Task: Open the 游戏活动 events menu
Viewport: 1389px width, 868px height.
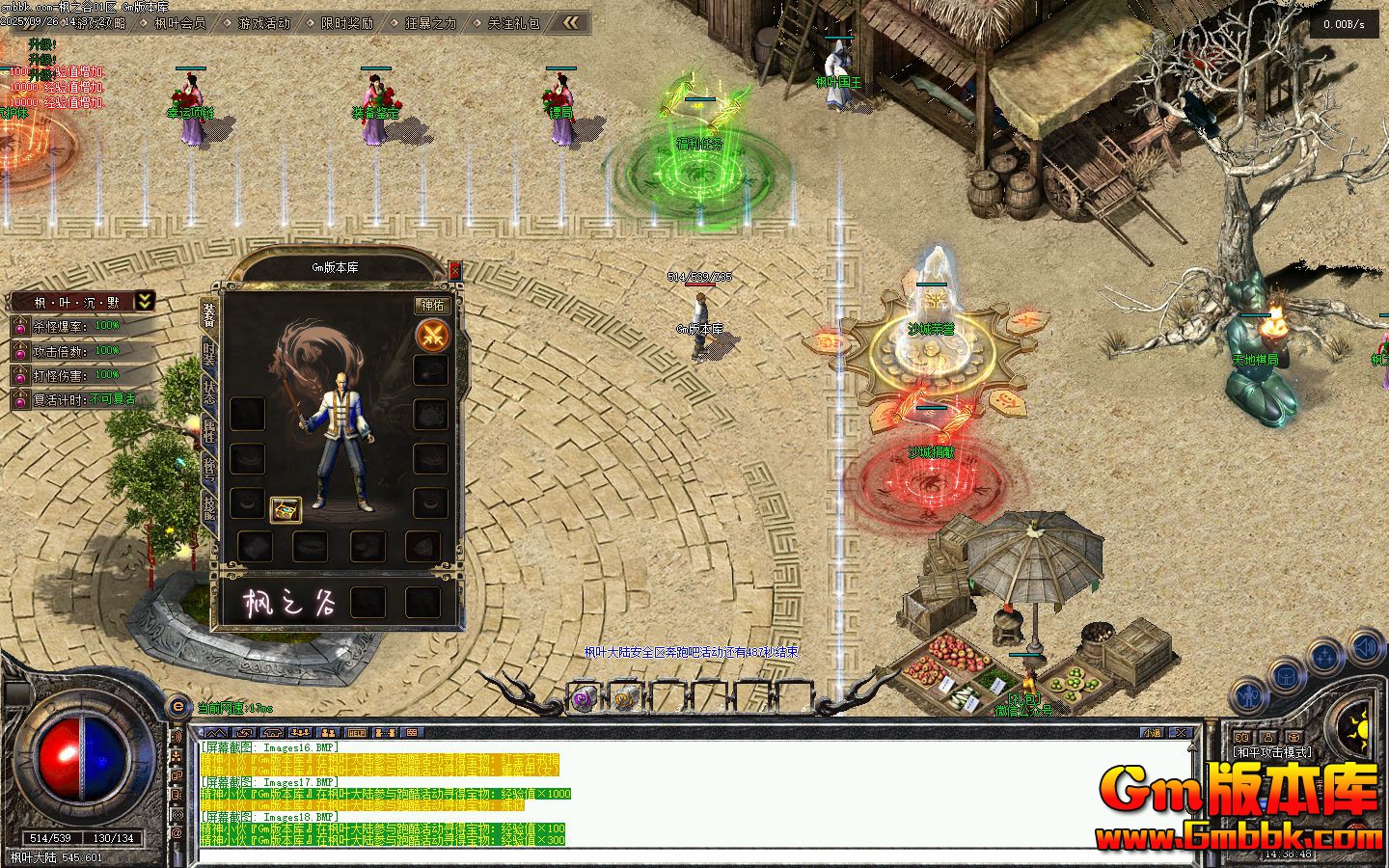Action: (263, 23)
